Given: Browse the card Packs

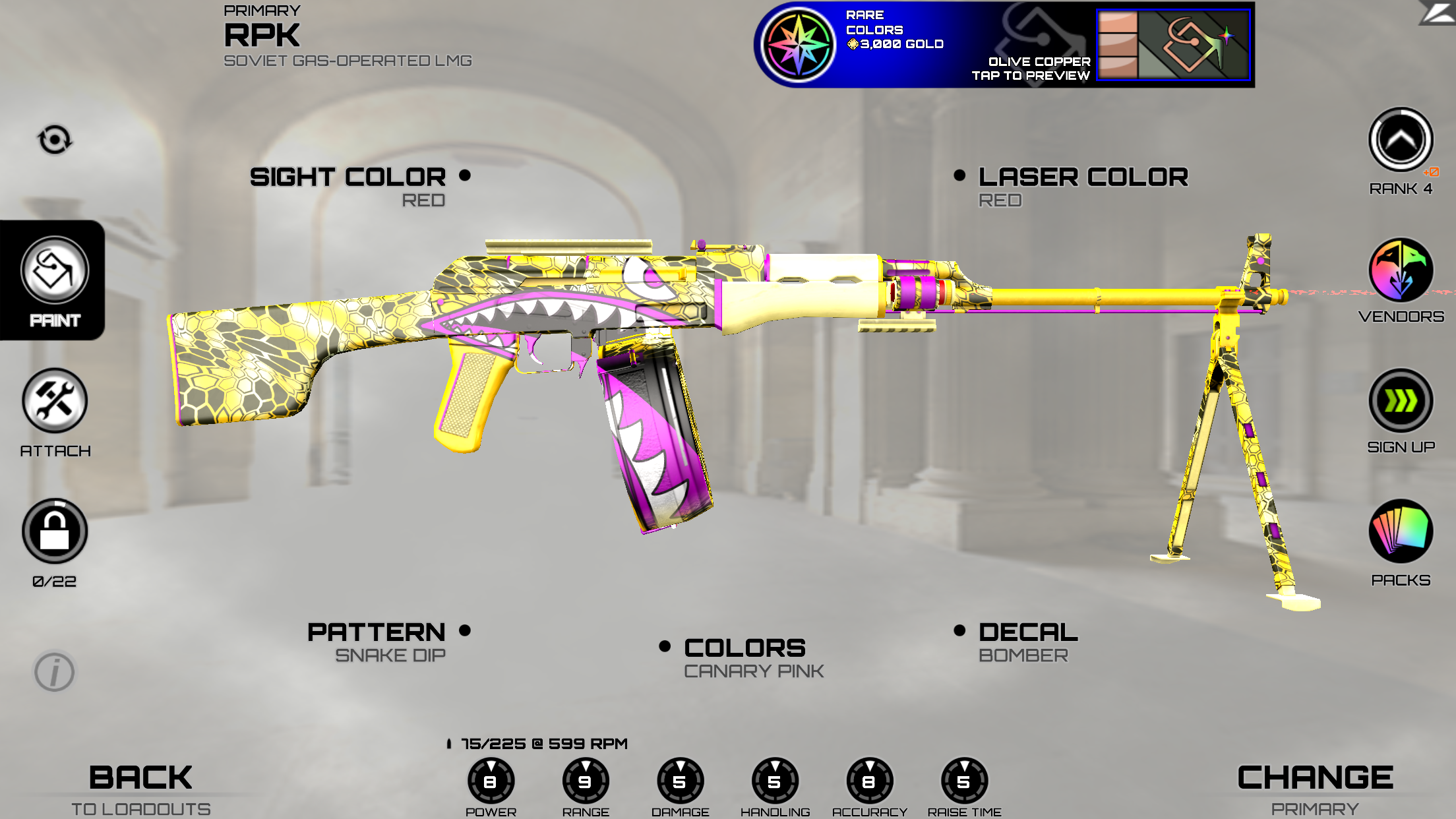Looking at the screenshot, I should pyautogui.click(x=1401, y=531).
